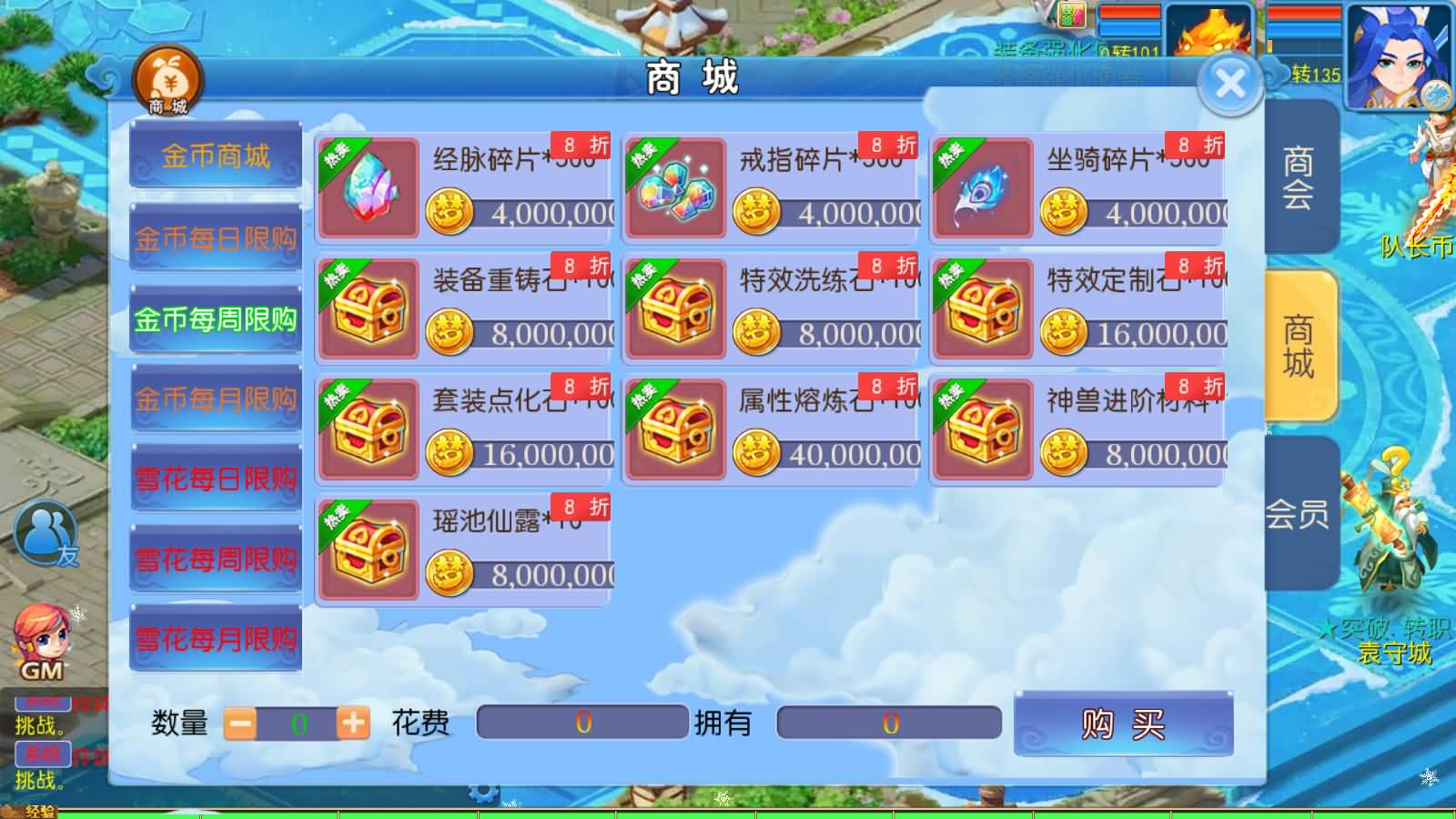Click the 装备重铸石 treasure chest icon
1456x819 pixels.
pyautogui.click(x=369, y=309)
